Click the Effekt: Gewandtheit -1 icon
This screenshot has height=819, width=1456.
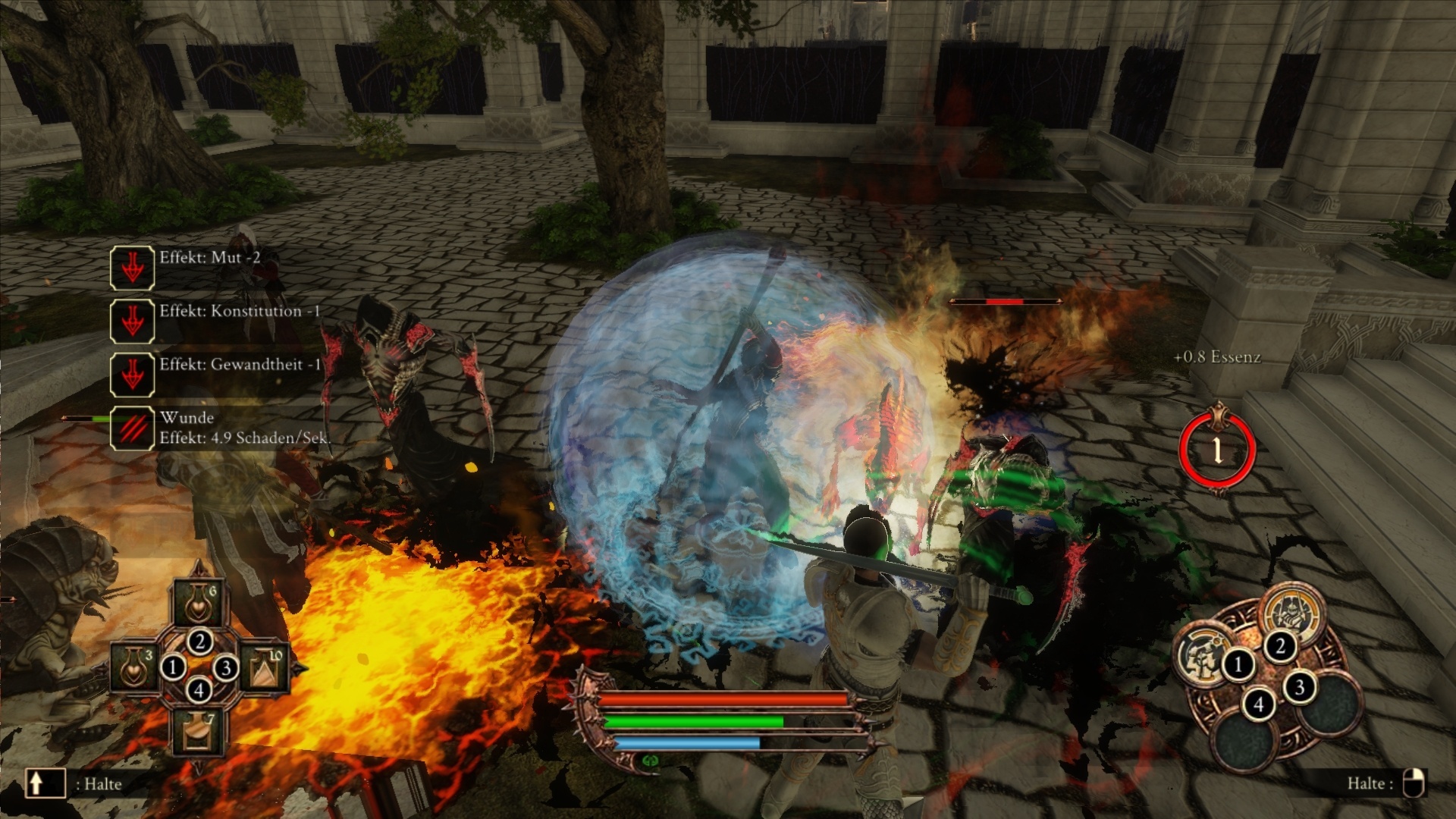pos(133,375)
